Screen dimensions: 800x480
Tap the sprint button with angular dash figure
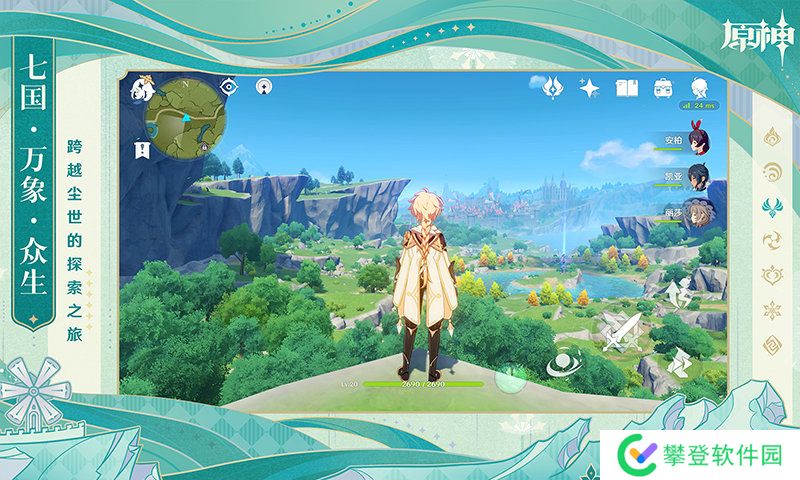(x=681, y=363)
